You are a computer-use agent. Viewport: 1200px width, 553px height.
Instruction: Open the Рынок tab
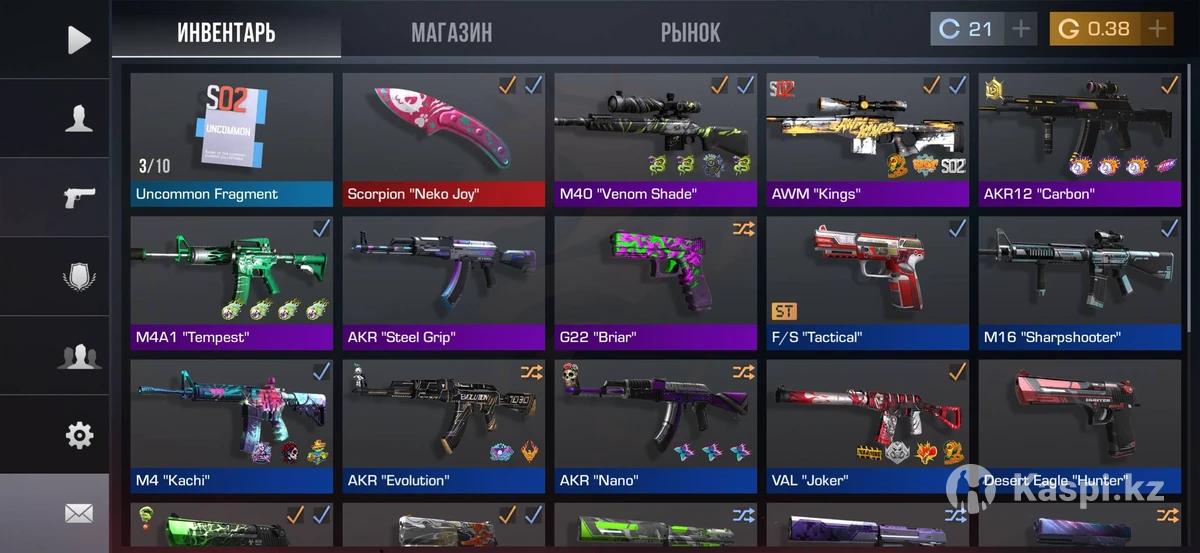[x=690, y=32]
